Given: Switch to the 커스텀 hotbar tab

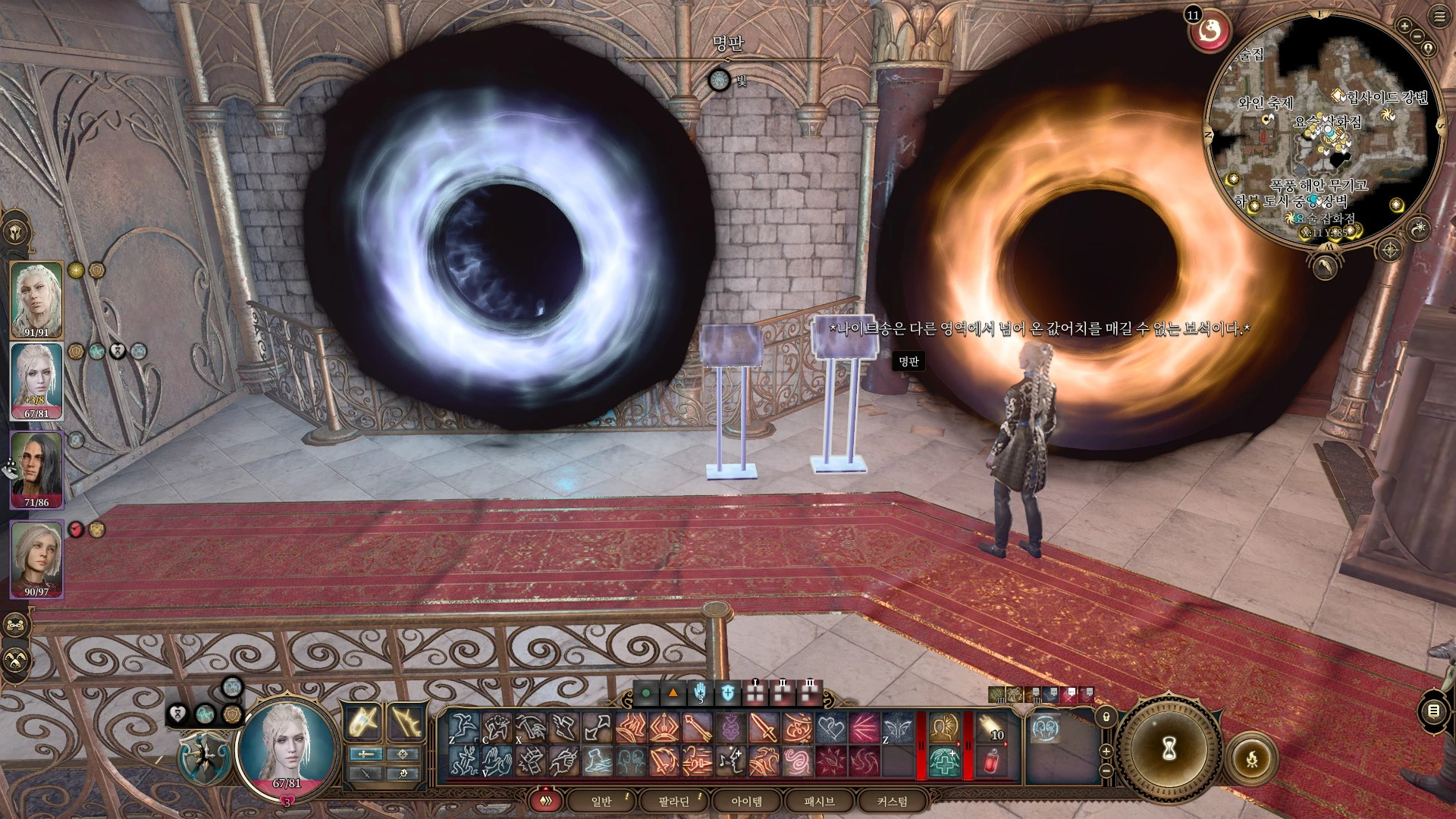Looking at the screenshot, I should pyautogui.click(x=892, y=802).
